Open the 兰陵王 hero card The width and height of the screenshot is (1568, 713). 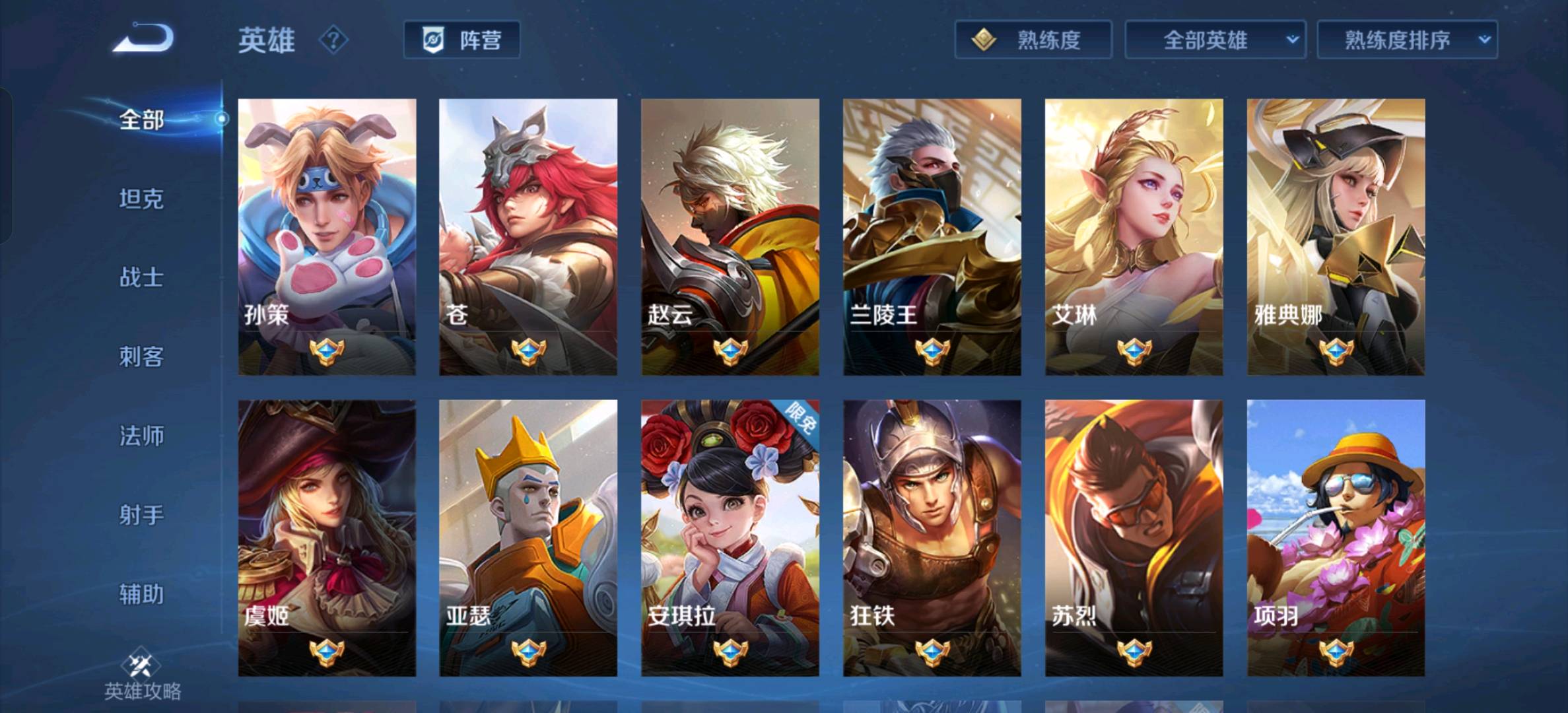point(932,237)
